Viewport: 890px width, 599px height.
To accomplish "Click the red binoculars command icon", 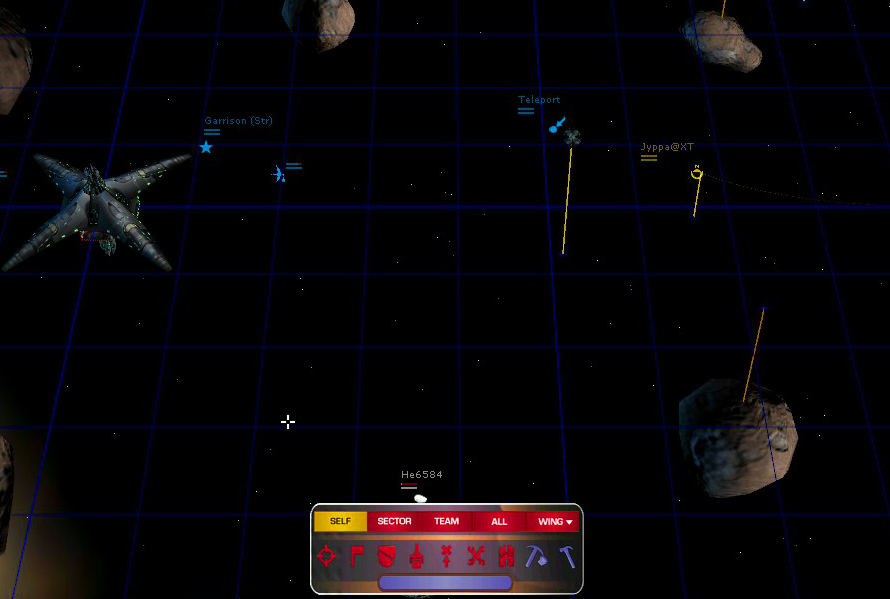I will [506, 556].
